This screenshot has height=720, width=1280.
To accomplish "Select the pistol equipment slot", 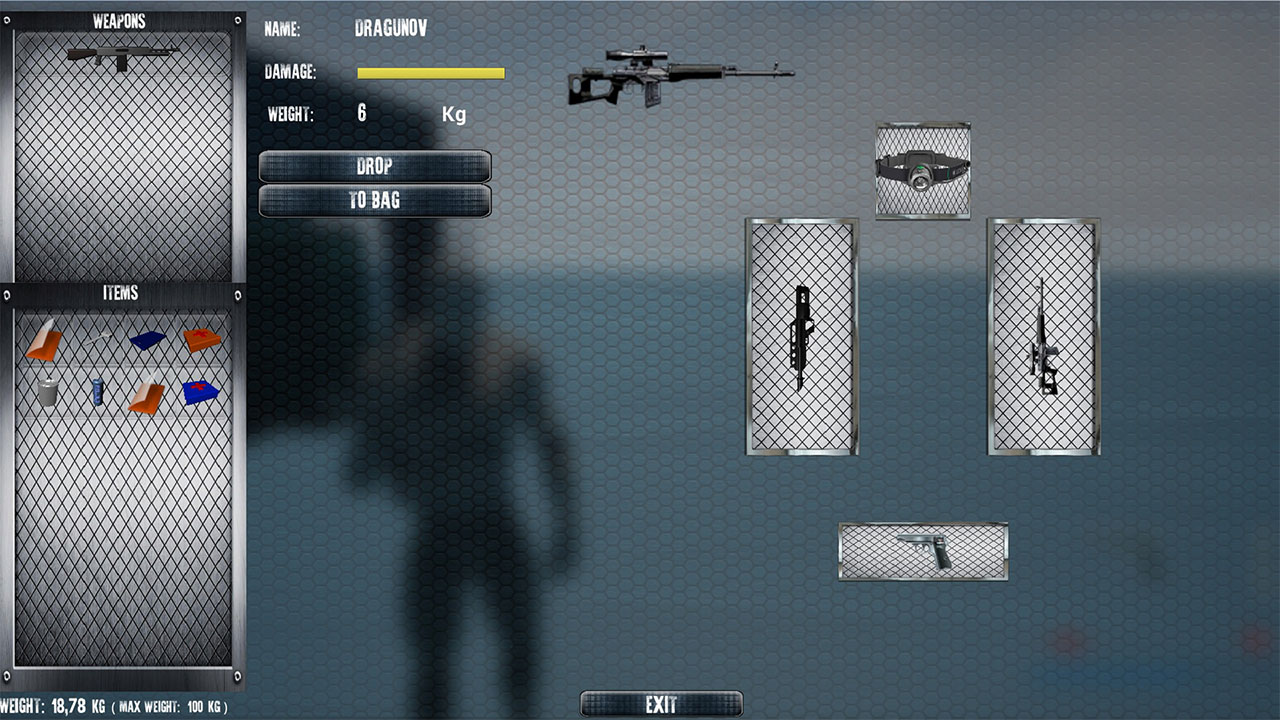I will [923, 551].
